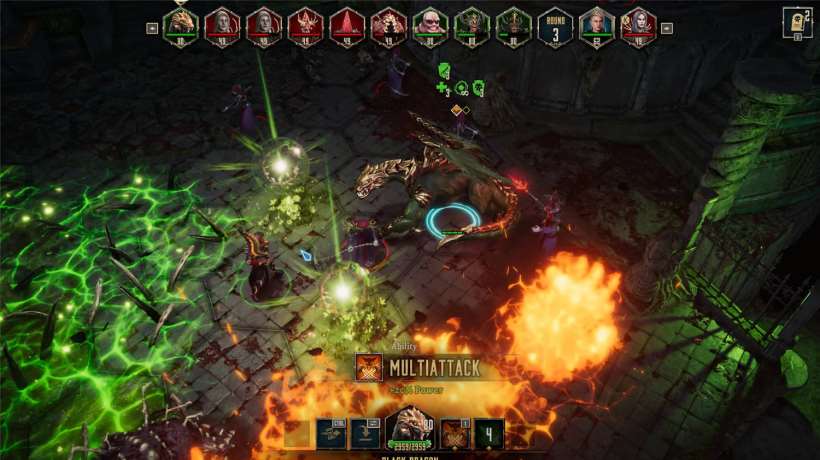The width and height of the screenshot is (820, 460).
Task: Click the large Black Dragon portrait in action bar
Action: [x=408, y=430]
